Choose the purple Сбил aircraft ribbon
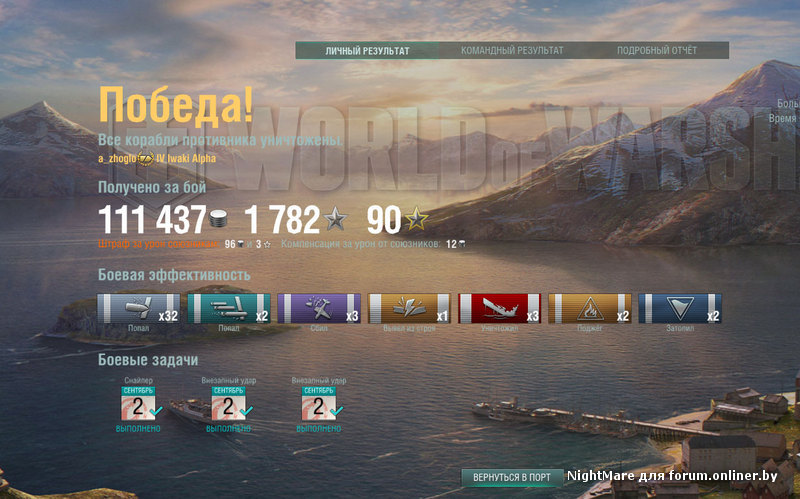The height and width of the screenshot is (499, 800). [318, 308]
